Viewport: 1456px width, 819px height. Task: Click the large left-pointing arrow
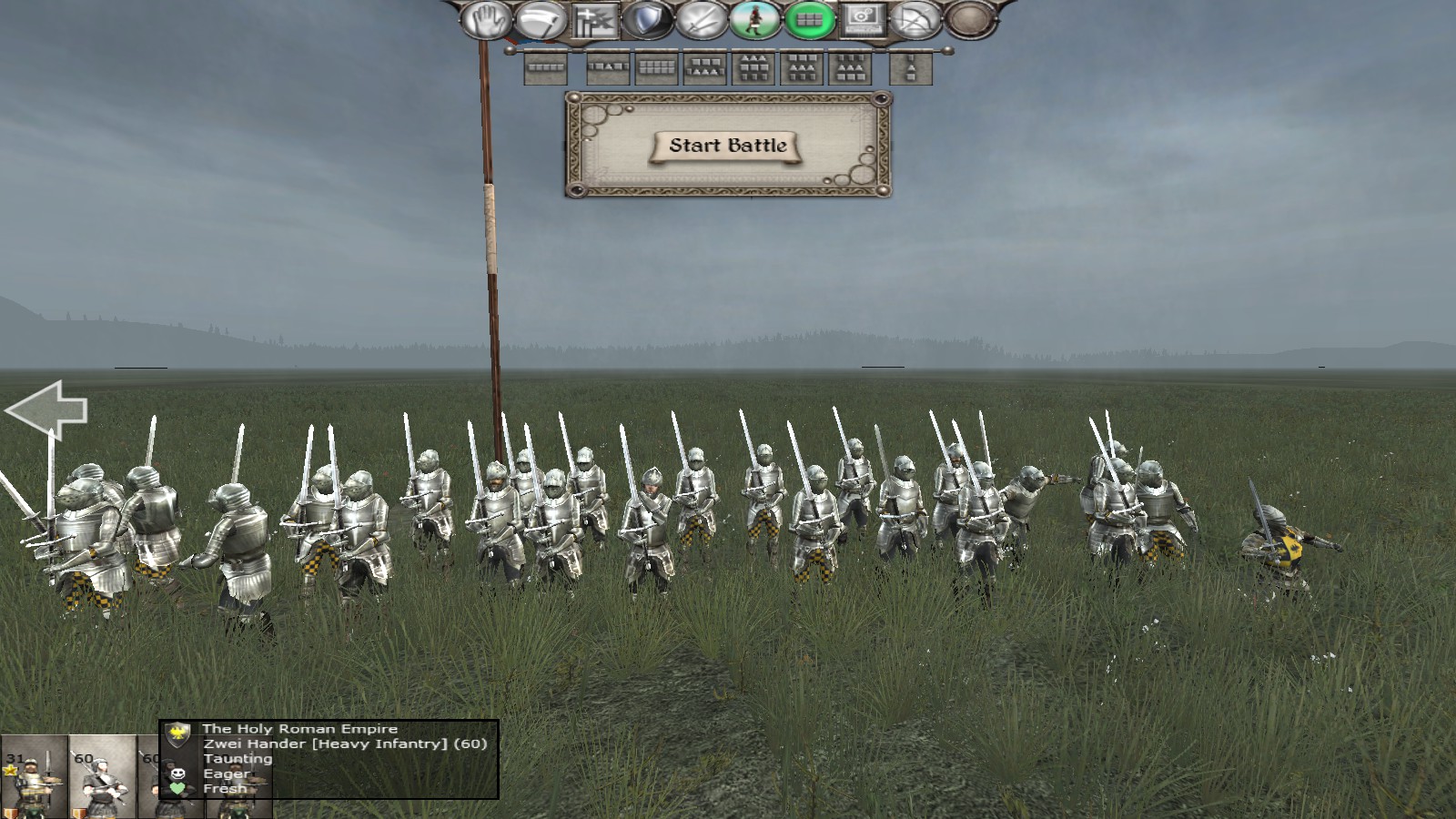[47, 410]
